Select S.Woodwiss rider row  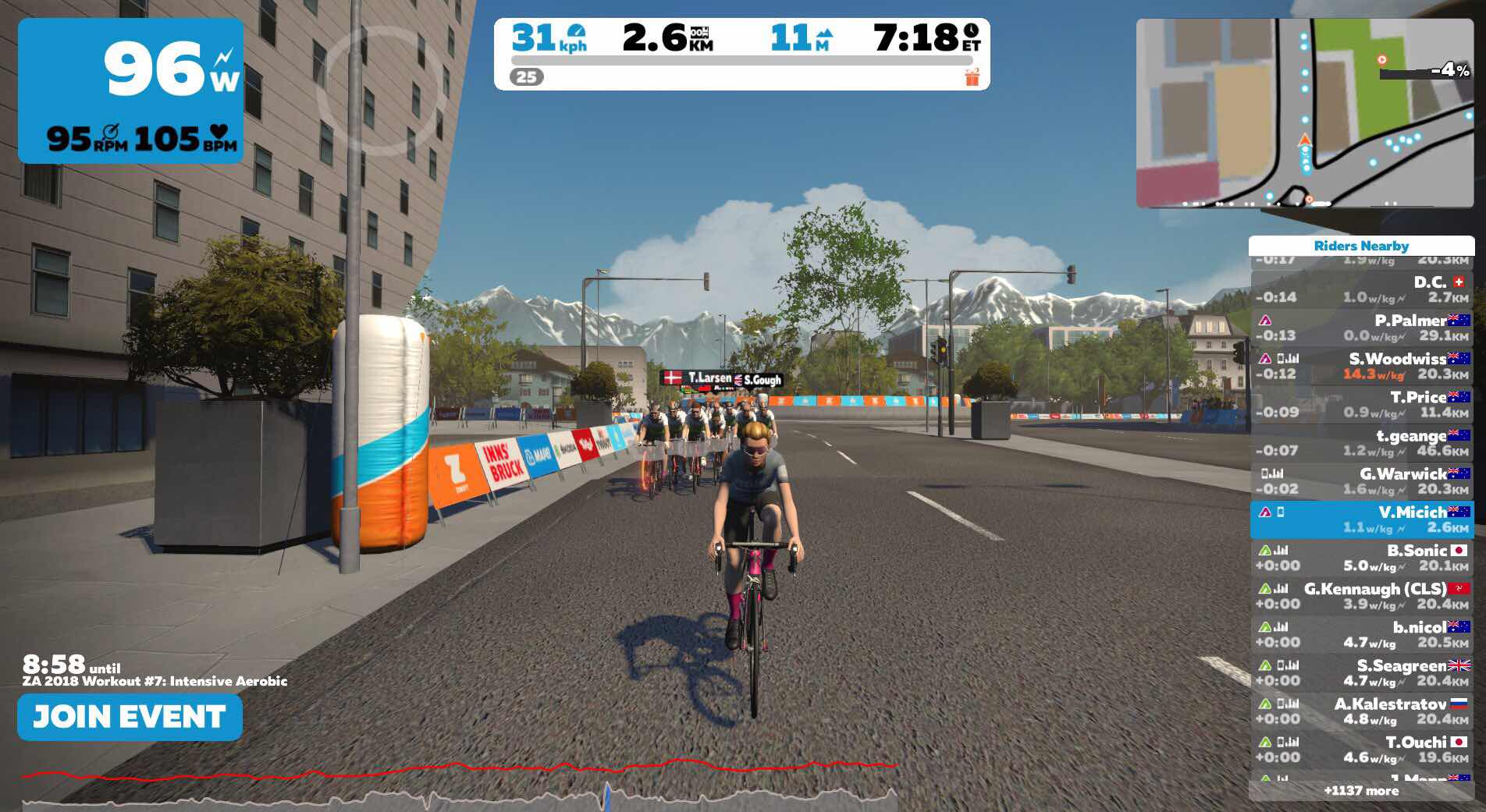coord(1361,366)
